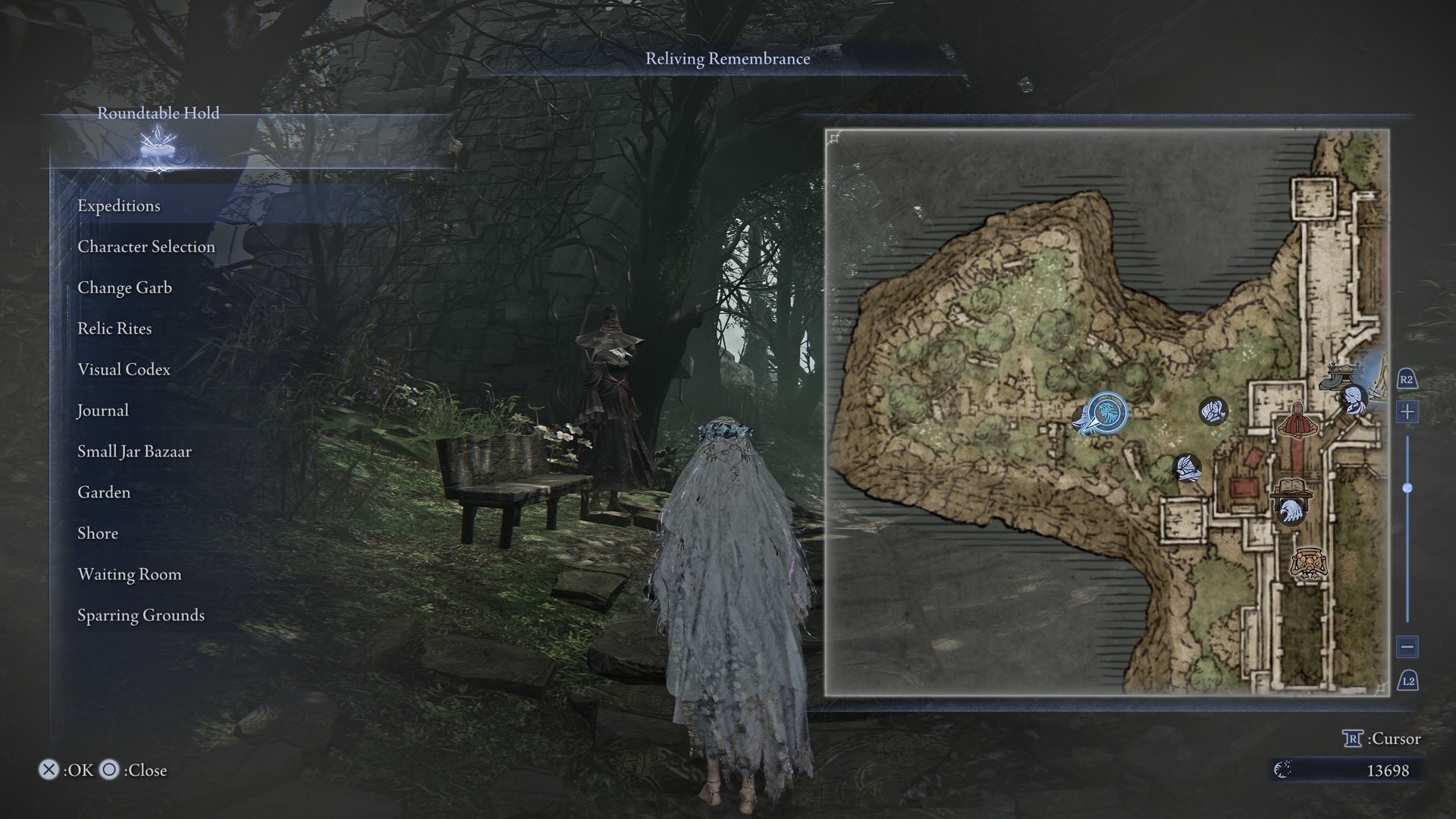Select the glowing blue player marker on map

tap(1107, 413)
